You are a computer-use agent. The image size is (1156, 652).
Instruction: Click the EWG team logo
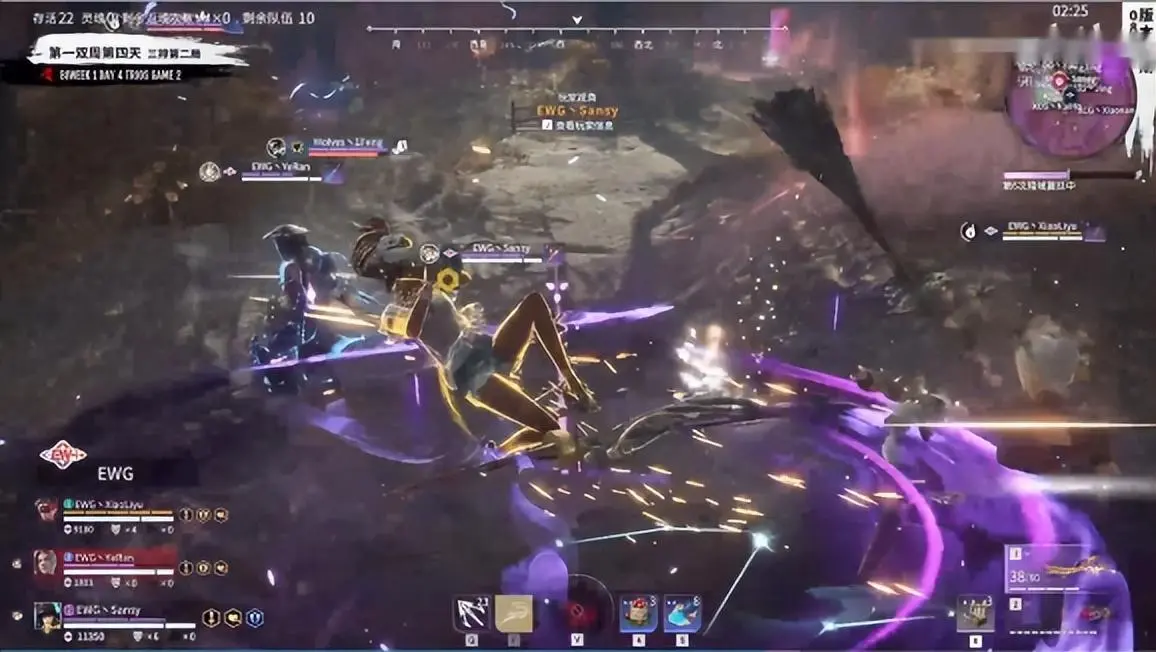pyautogui.click(x=63, y=456)
